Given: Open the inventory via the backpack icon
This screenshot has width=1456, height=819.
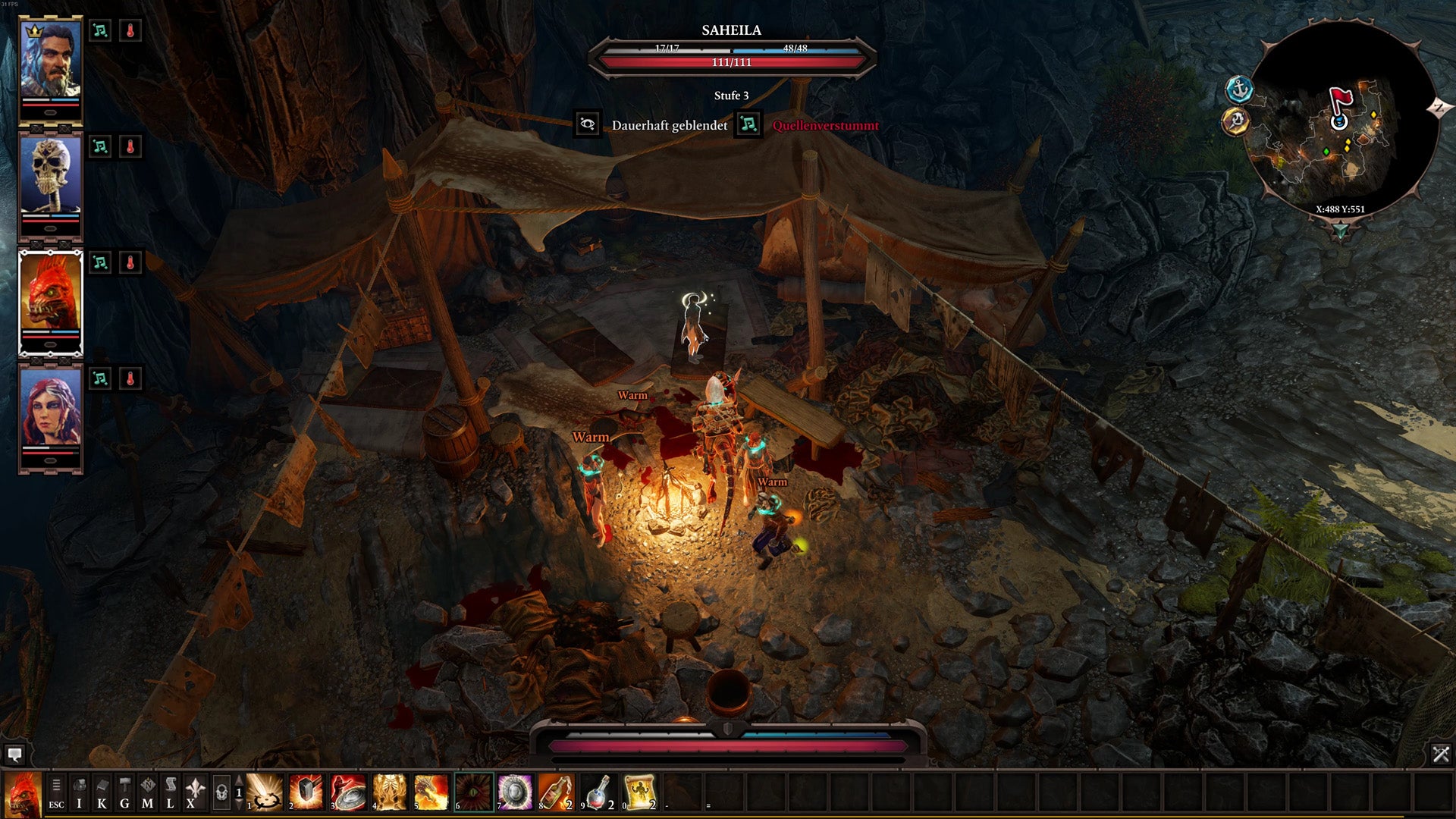Looking at the screenshot, I should pyautogui.click(x=80, y=793).
